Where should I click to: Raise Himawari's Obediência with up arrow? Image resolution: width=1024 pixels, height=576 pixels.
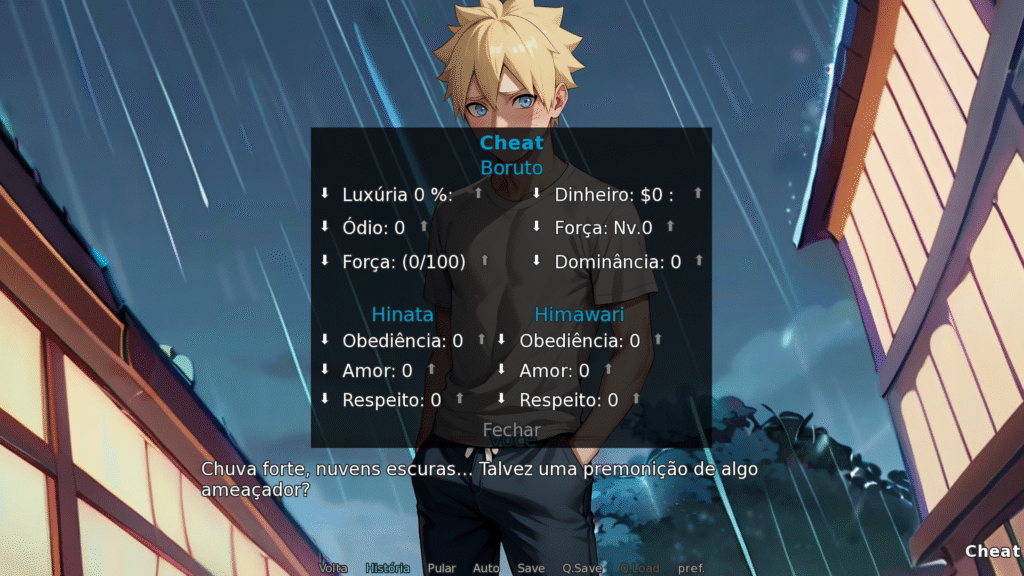(658, 340)
